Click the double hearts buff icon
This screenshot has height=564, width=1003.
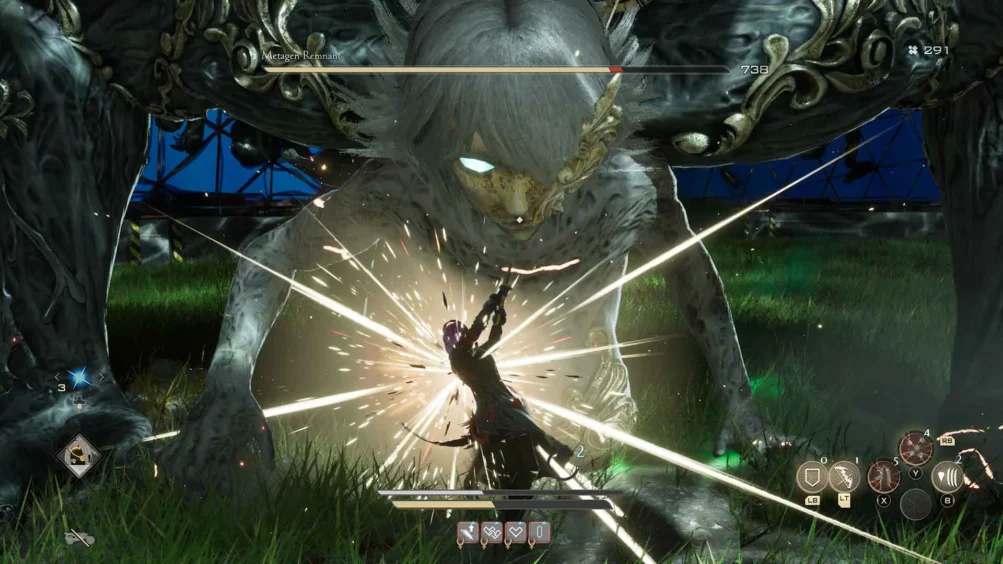point(492,533)
